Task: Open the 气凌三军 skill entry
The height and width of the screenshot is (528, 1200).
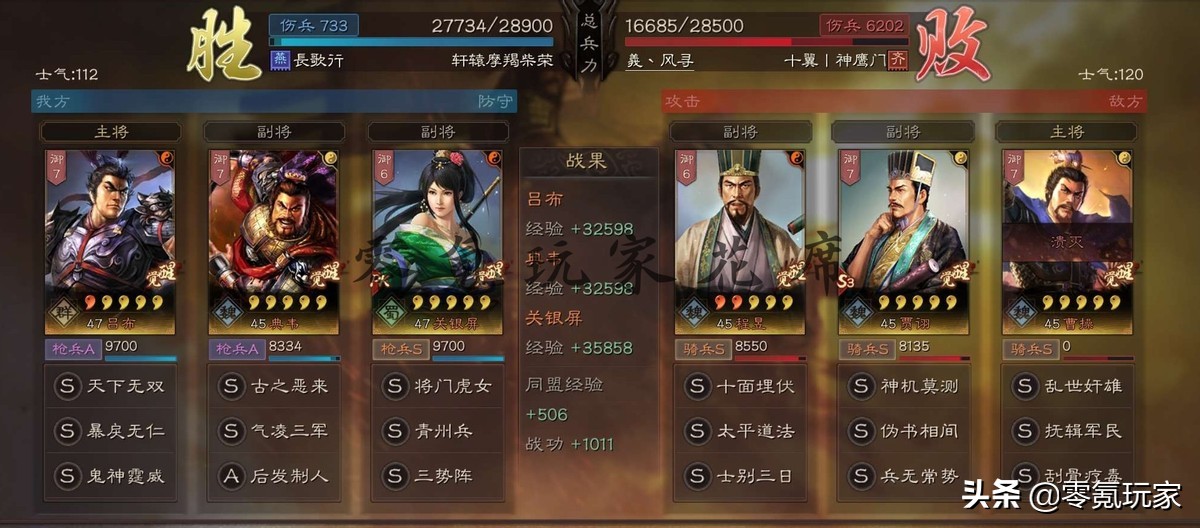Action: coord(274,431)
